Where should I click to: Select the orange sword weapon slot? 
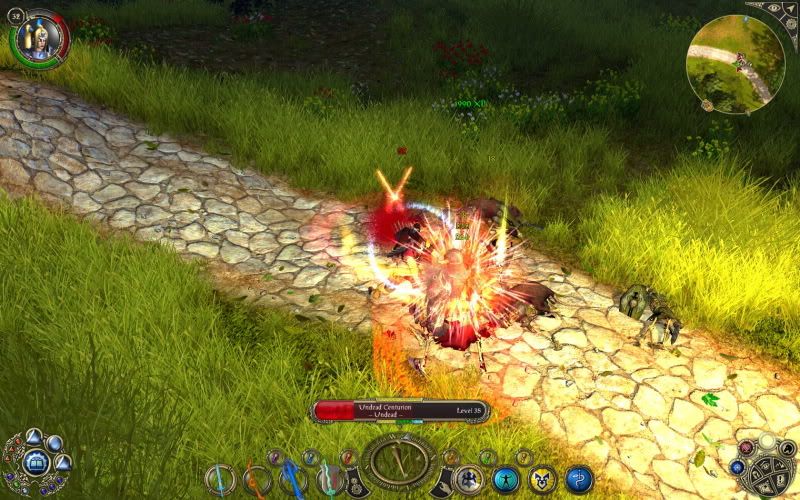coord(257,479)
